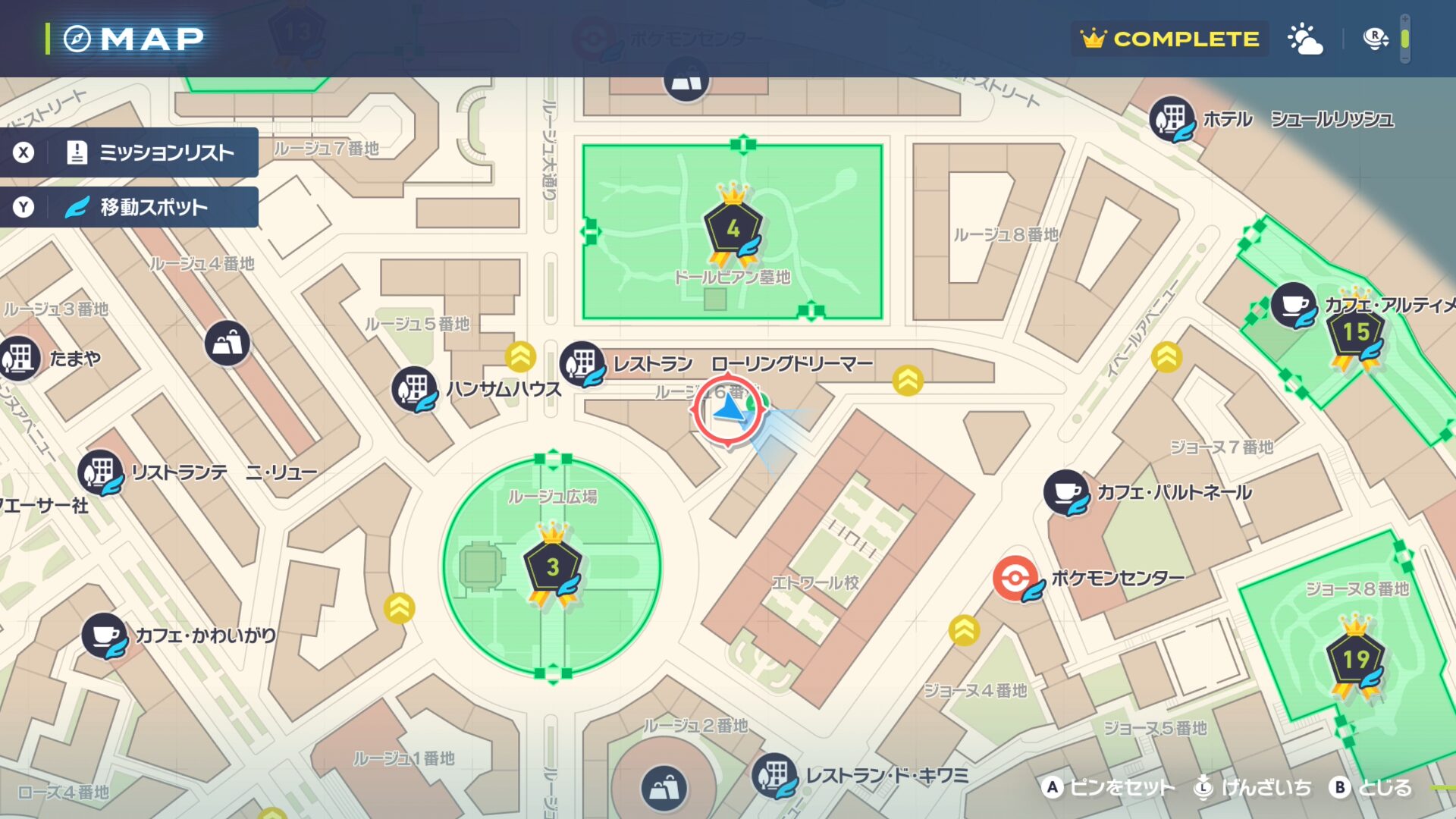Viewport: 1456px width, 819px height.
Task: Select the たまや shop marker
Action: pyautogui.click(x=20, y=357)
